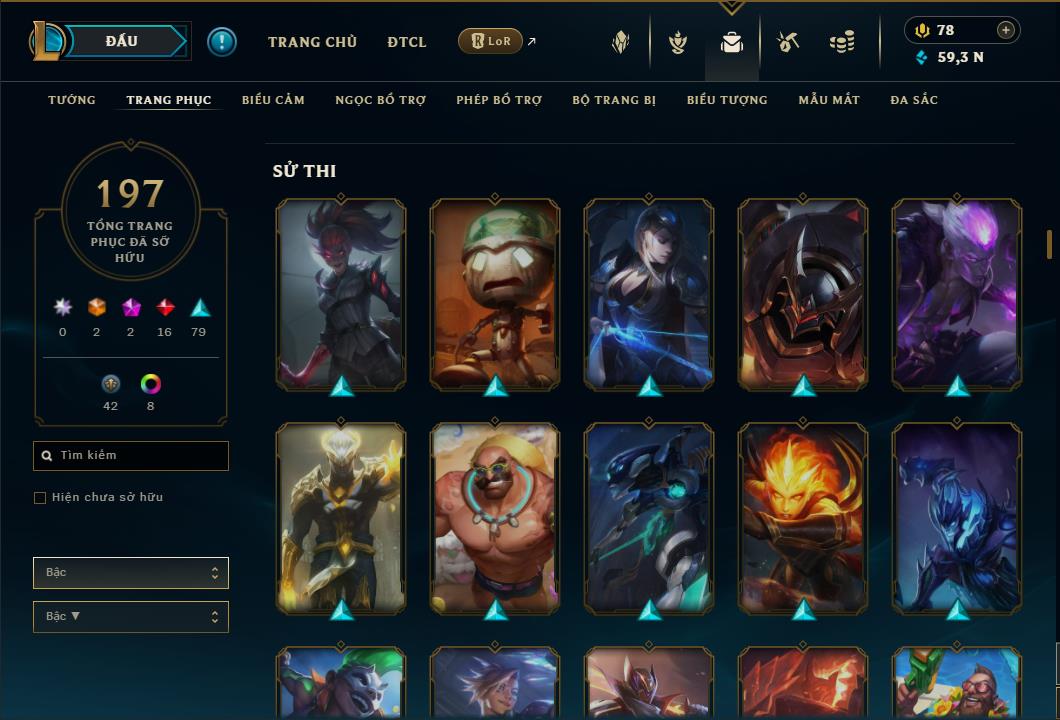The height and width of the screenshot is (720, 1060).
Task: Click the ĐẤU play button
Action: (x=121, y=41)
